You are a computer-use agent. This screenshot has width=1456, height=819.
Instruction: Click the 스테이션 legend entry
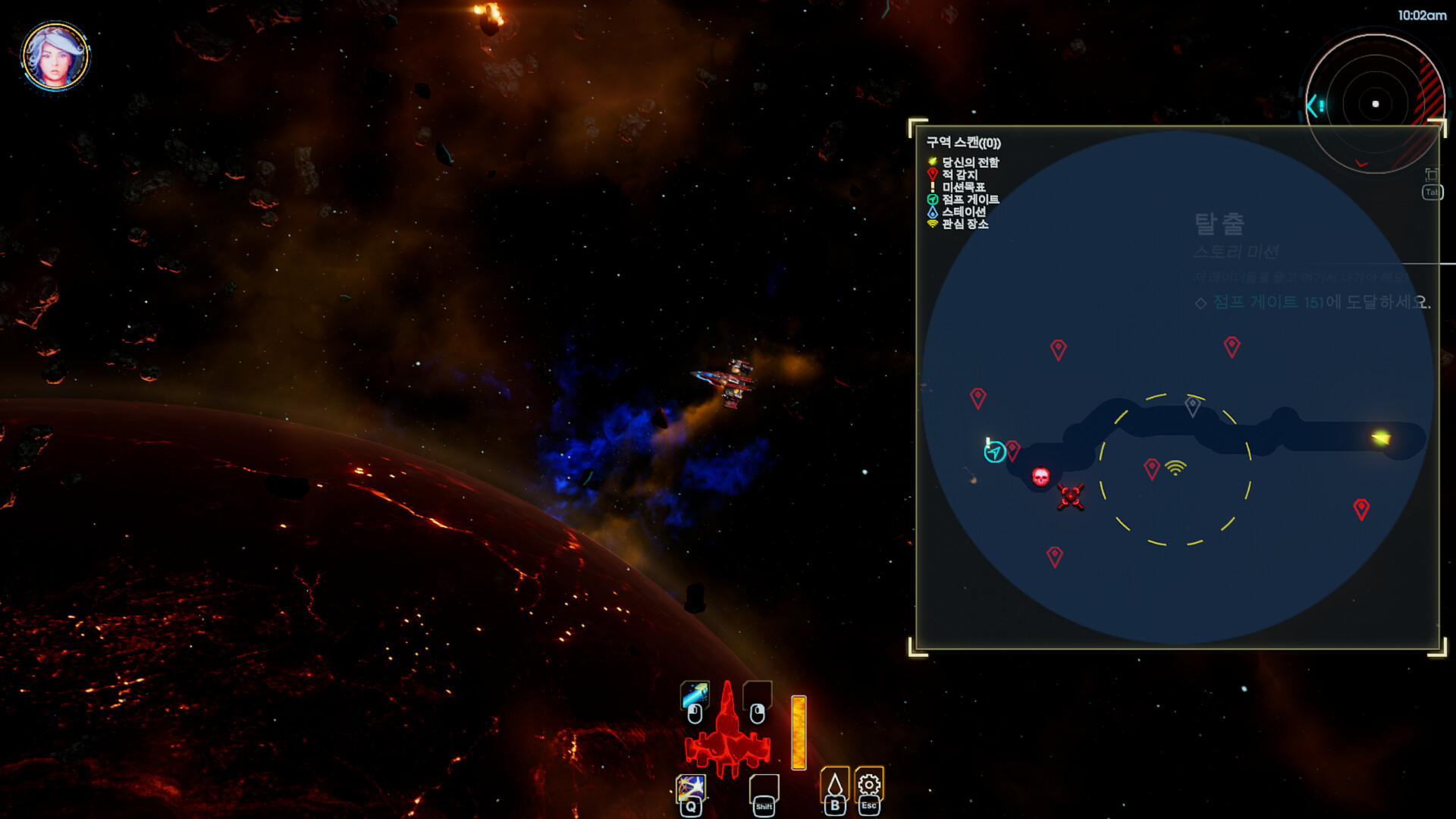pos(963,212)
